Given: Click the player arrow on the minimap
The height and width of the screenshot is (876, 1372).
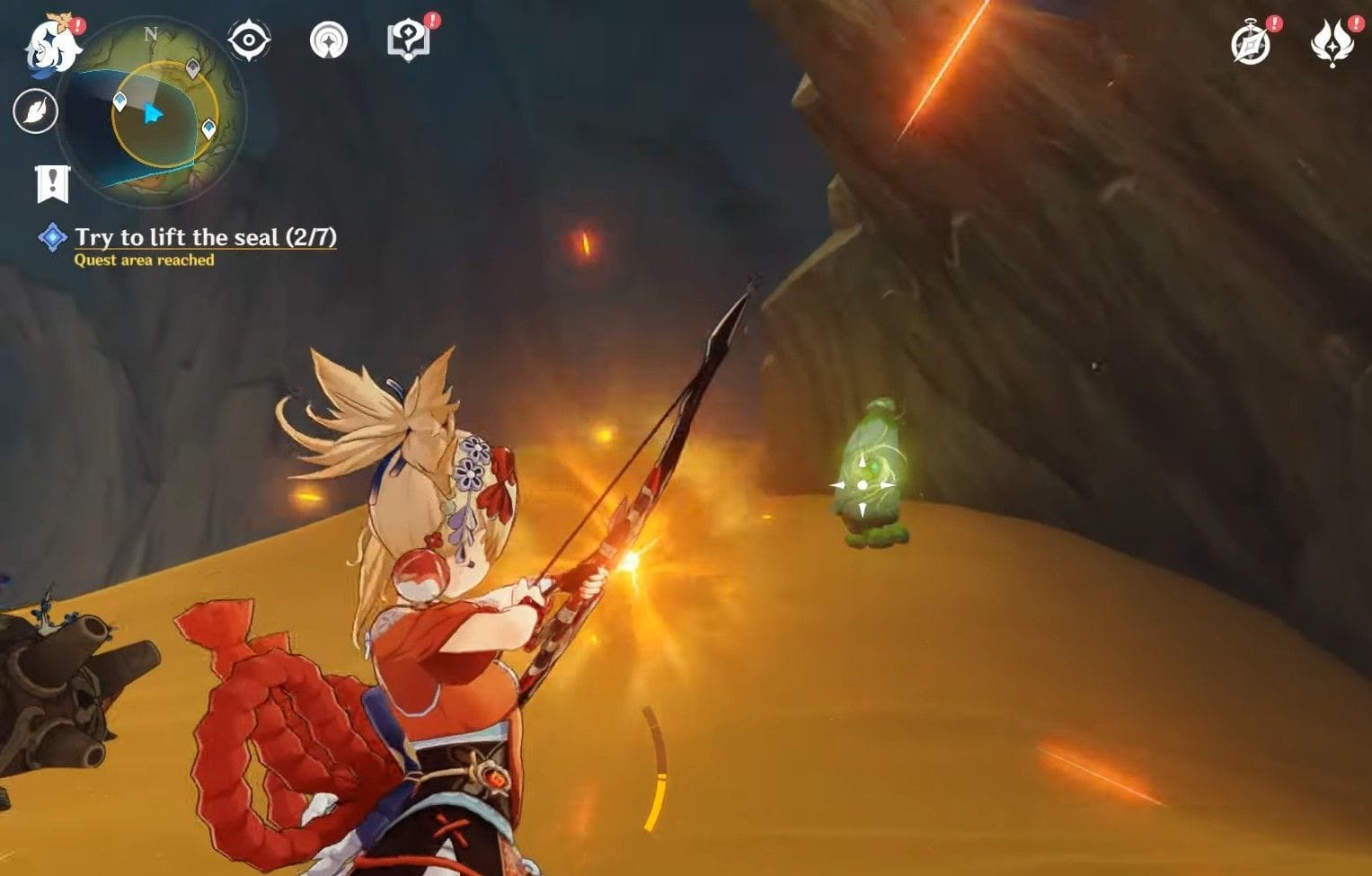Looking at the screenshot, I should (x=153, y=114).
